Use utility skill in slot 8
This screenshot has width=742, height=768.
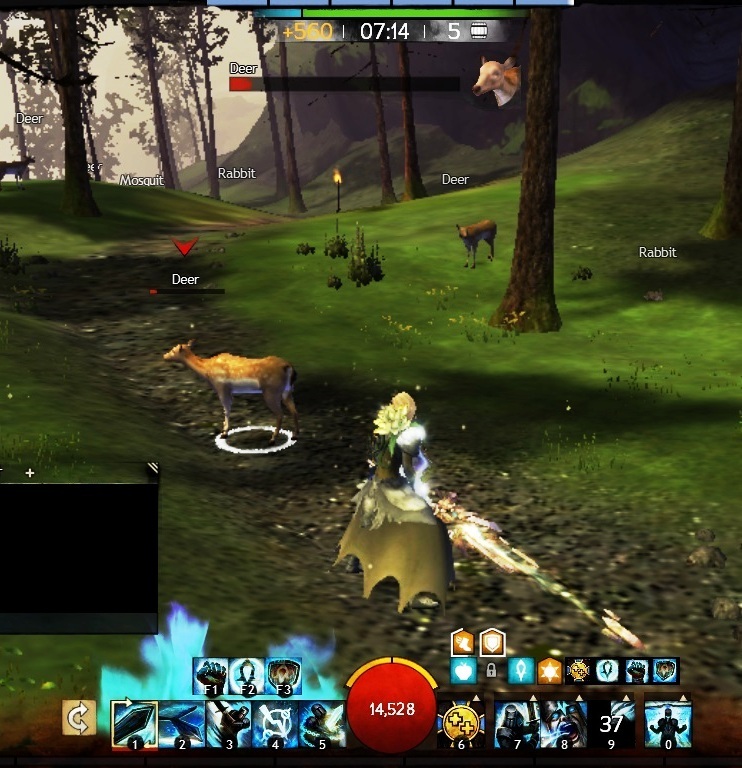564,722
